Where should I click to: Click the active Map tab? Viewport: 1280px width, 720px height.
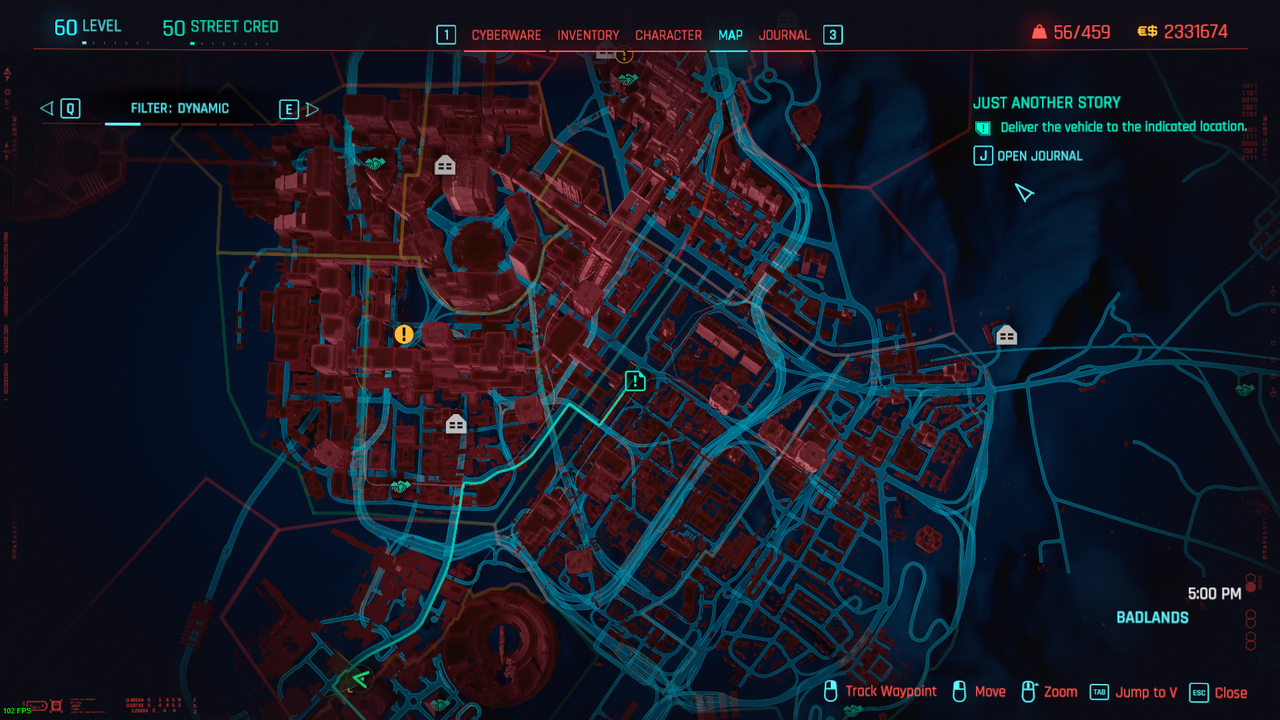[730, 35]
